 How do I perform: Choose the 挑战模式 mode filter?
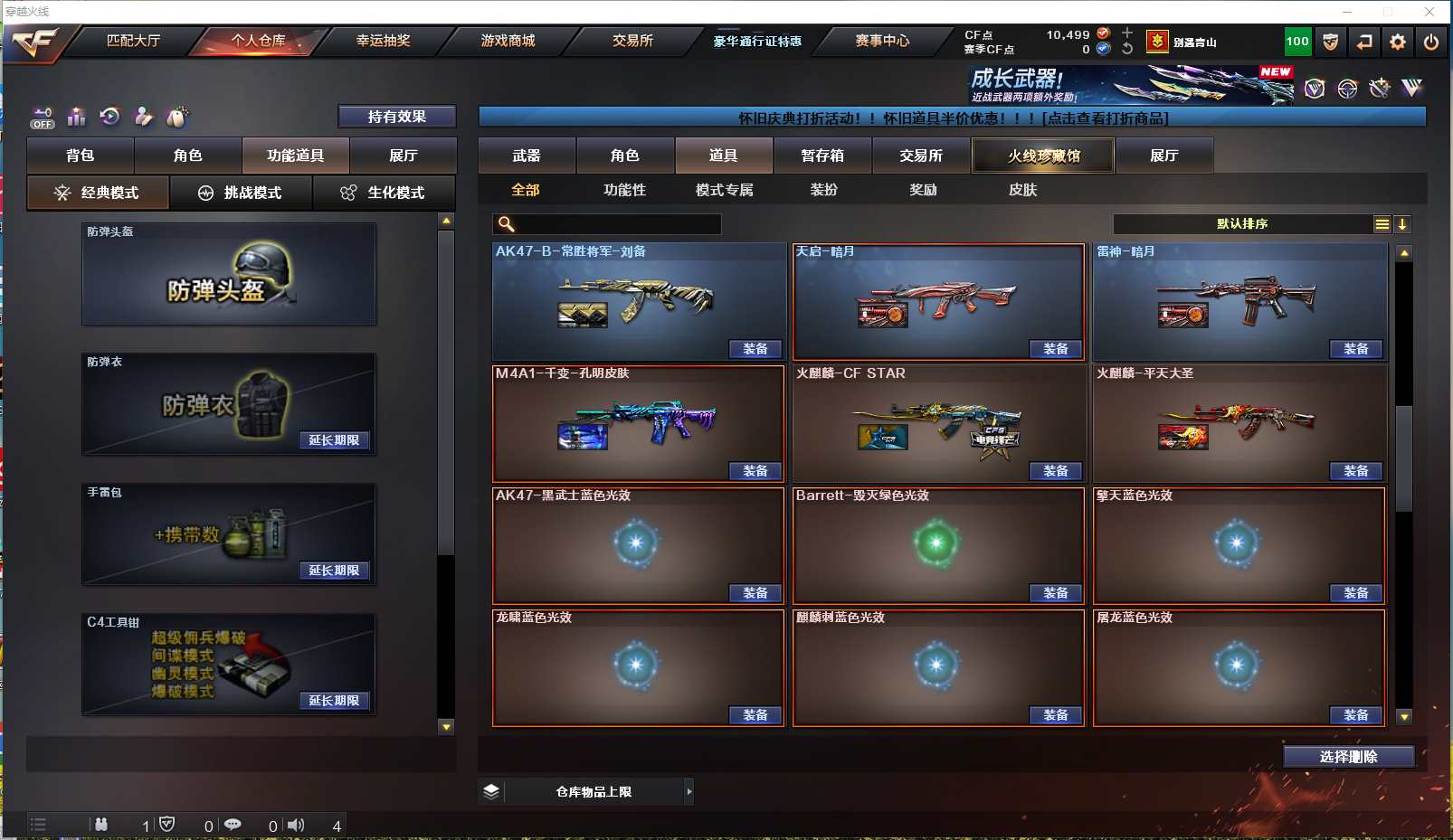(241, 193)
